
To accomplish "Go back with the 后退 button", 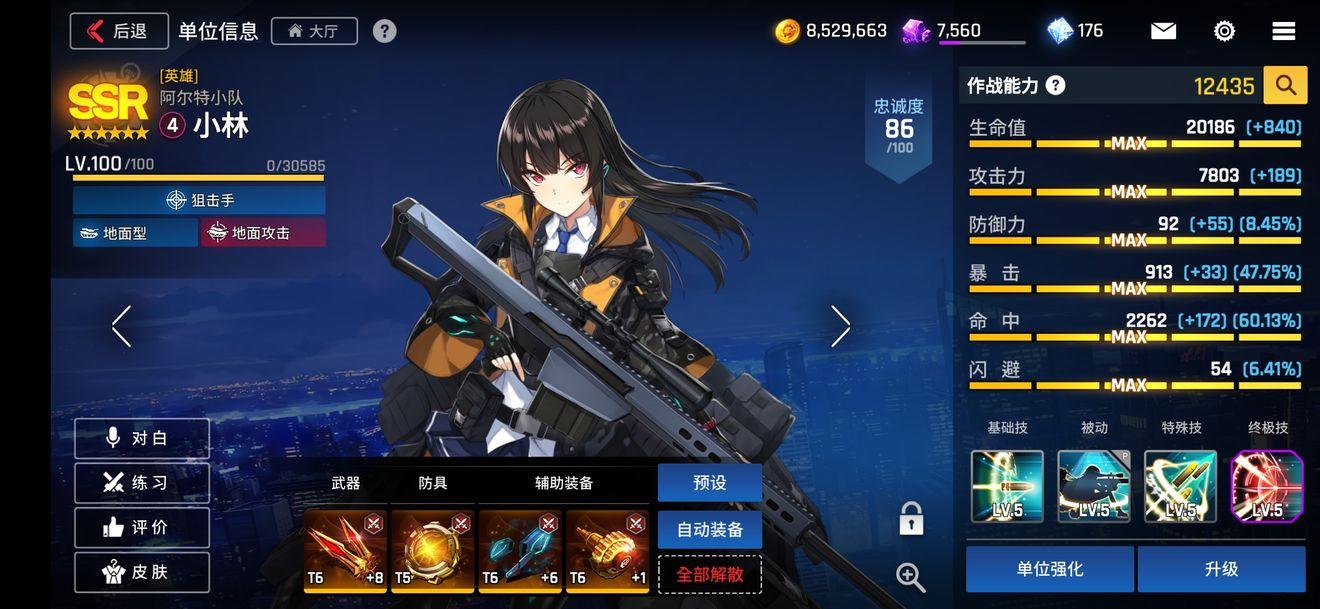I will pyautogui.click(x=119, y=31).
